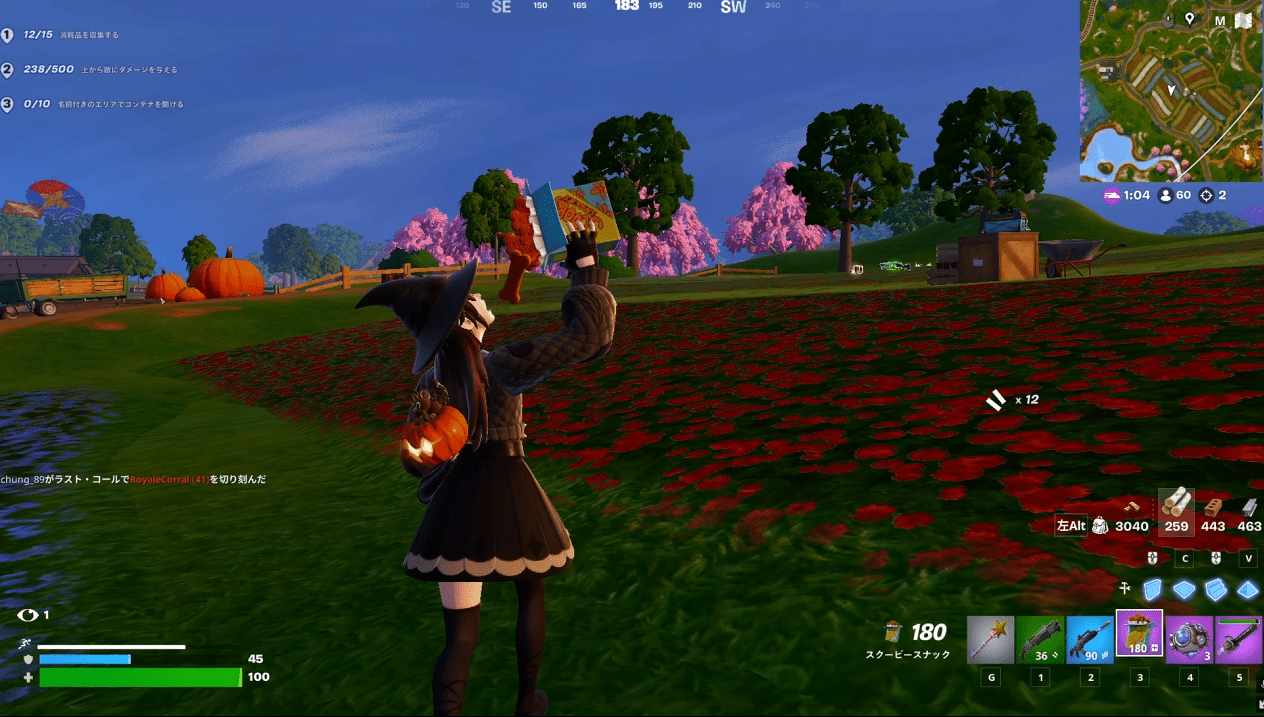Viewport: 1264px width, 717px height.
Task: Click the location pin marker icon
Action: coord(1190,19)
